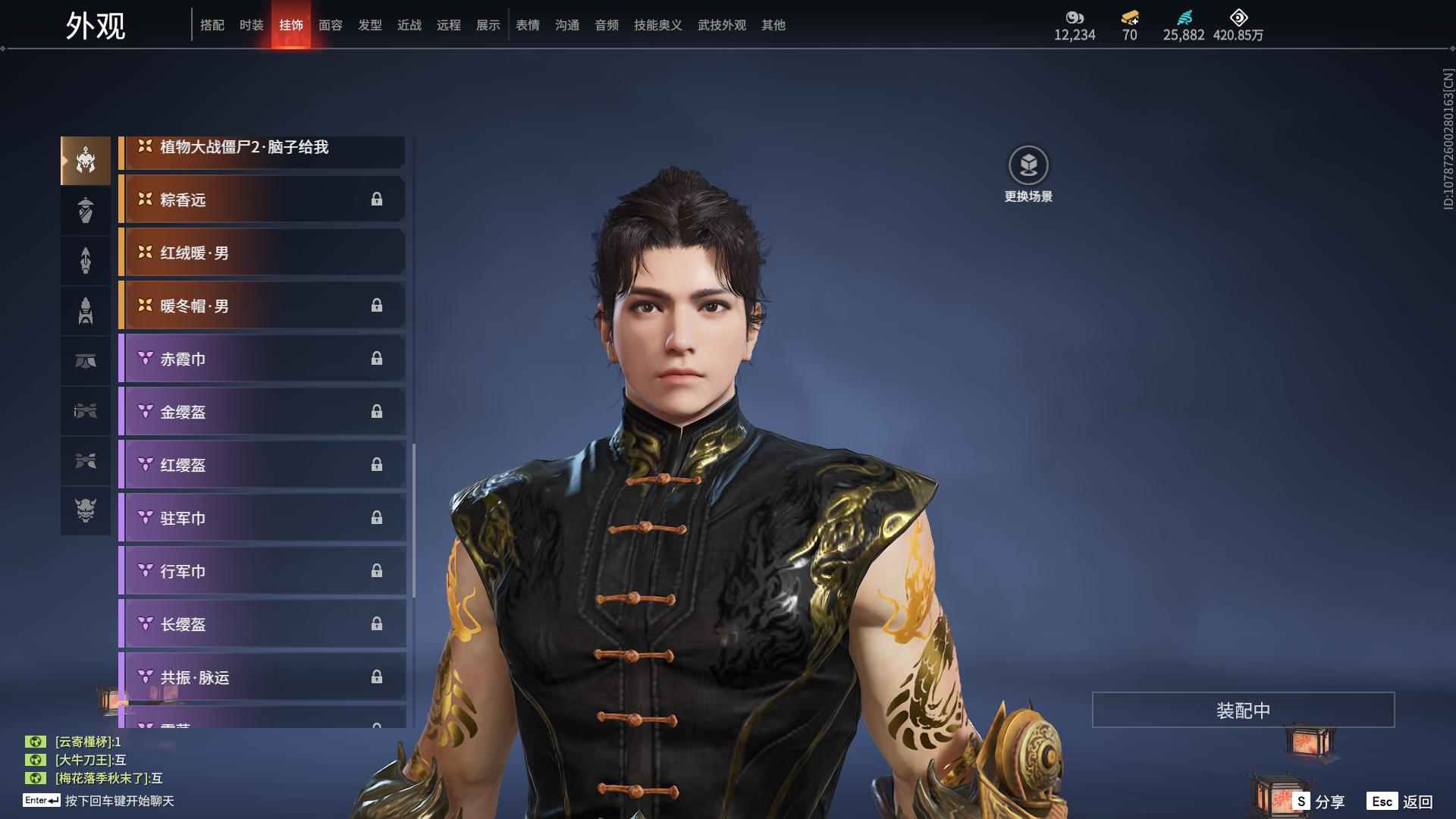Open the 技能奥义 tab
This screenshot has width=1456, height=819.
point(657,25)
